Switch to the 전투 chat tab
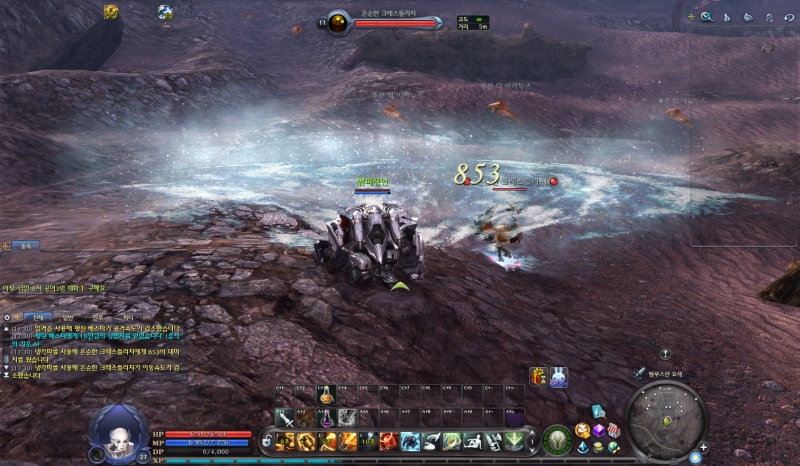Screen dimensions: 800x466 click(x=97, y=316)
